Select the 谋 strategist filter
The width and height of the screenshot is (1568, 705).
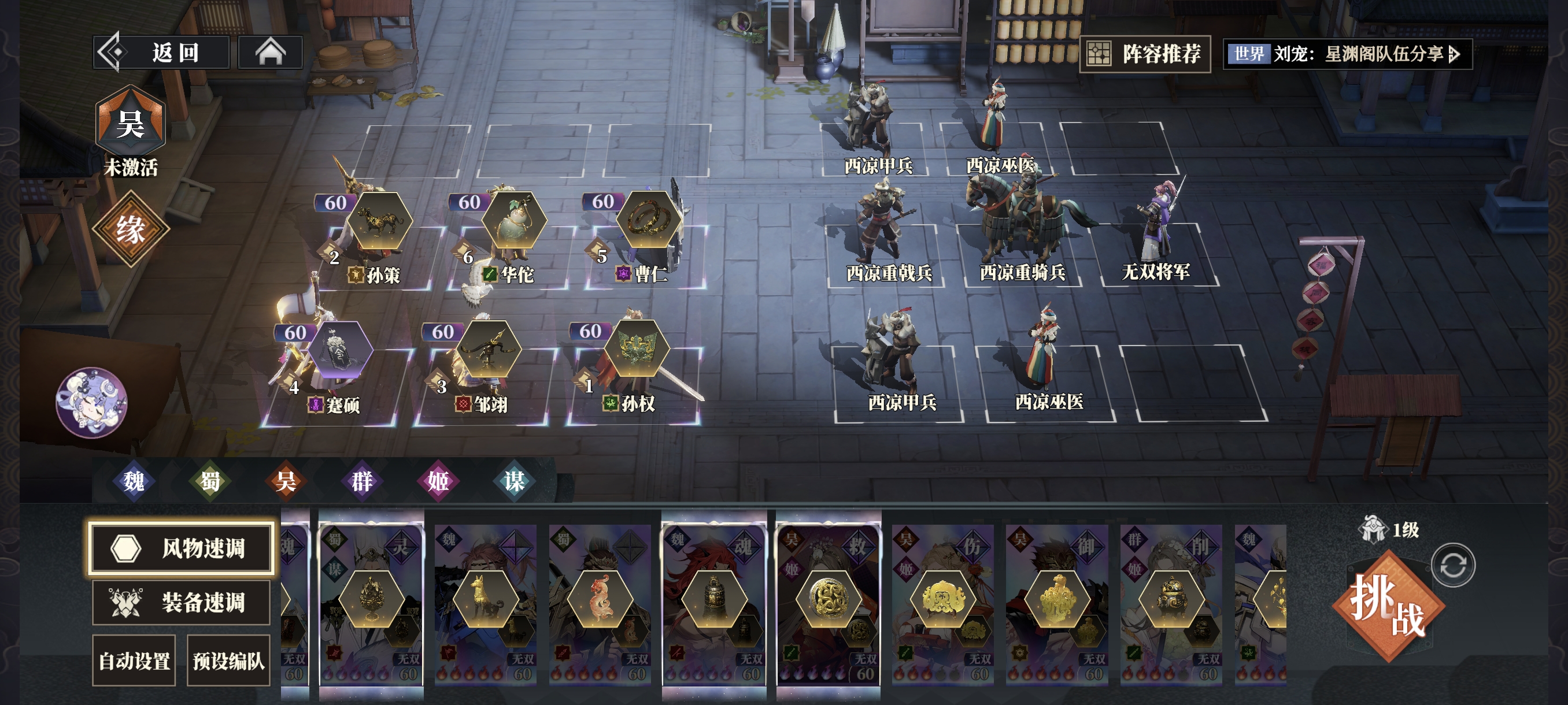(x=515, y=481)
